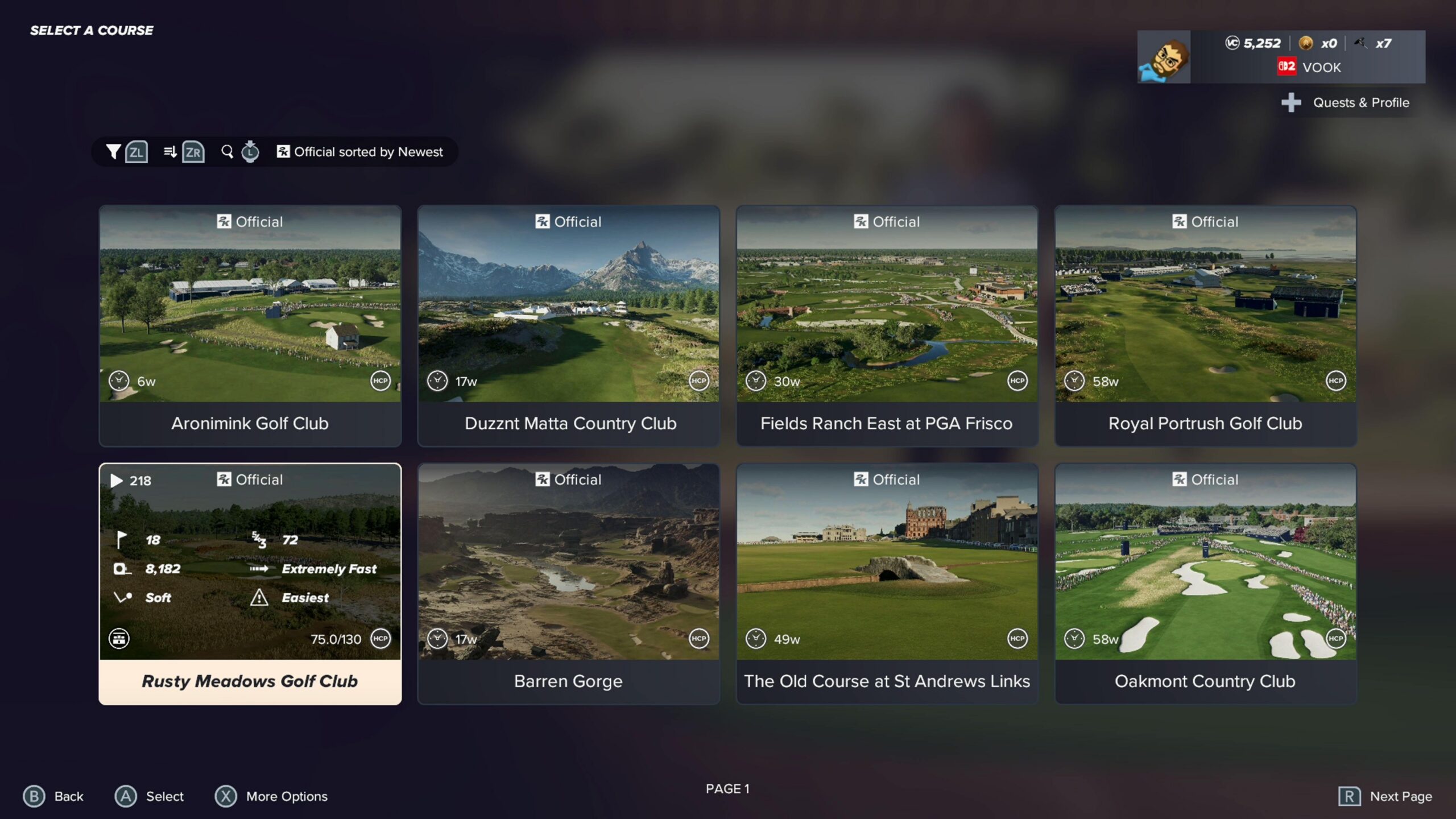This screenshot has width=1456, height=819.
Task: Open More Options
Action: (271, 796)
